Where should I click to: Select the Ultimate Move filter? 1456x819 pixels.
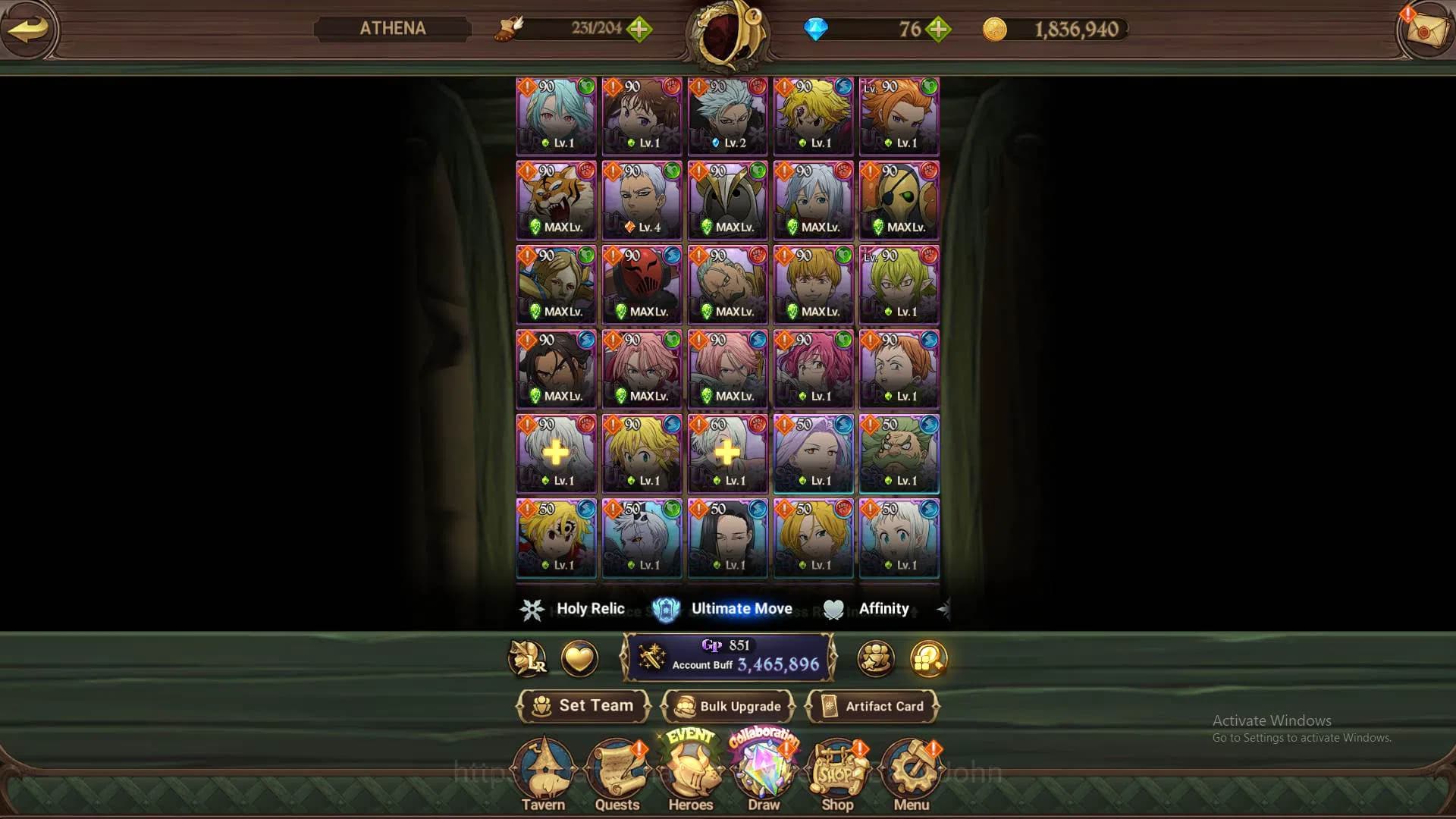(723, 609)
